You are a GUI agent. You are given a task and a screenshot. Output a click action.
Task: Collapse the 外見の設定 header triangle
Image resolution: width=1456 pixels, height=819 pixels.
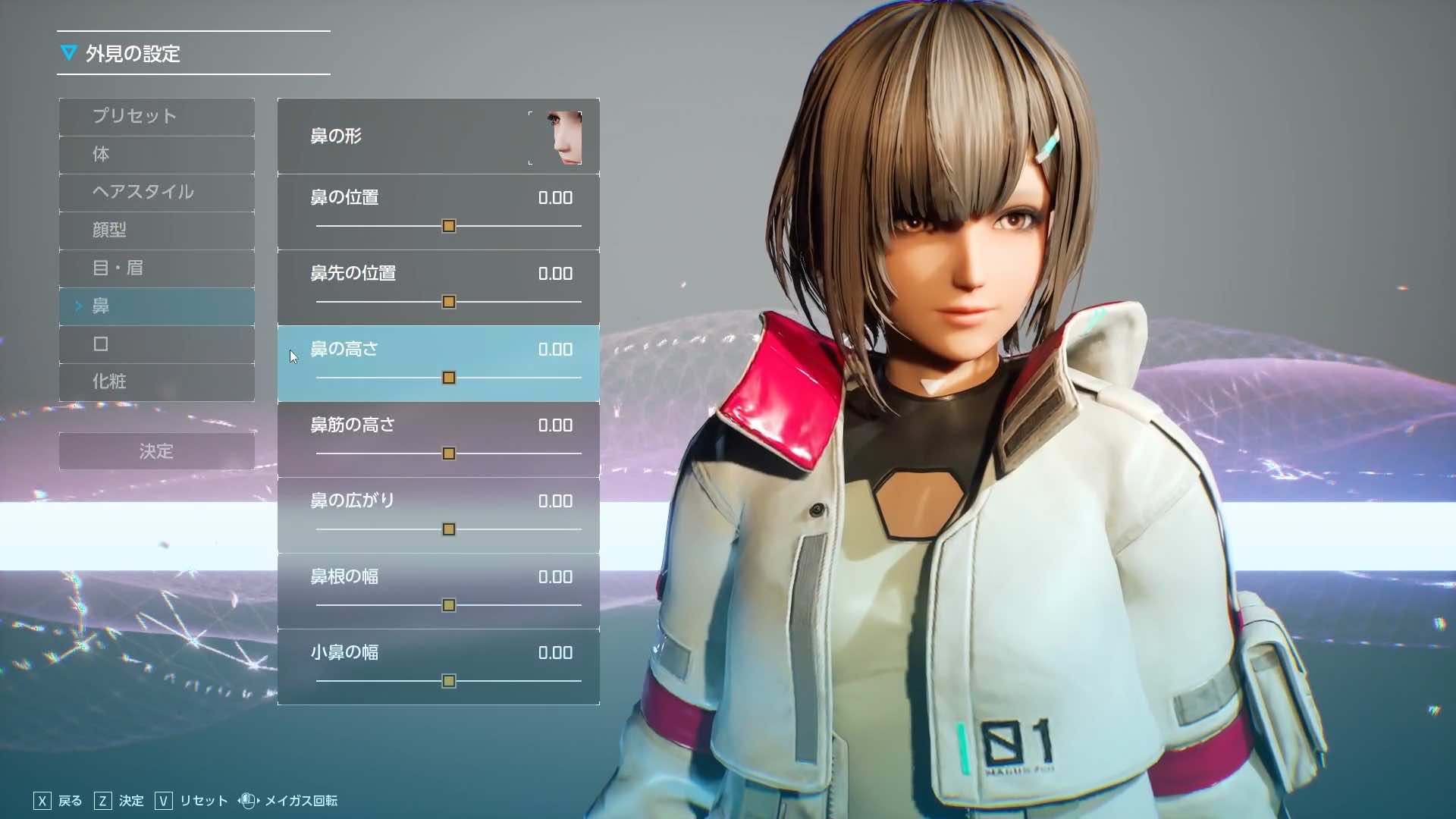pyautogui.click(x=70, y=53)
